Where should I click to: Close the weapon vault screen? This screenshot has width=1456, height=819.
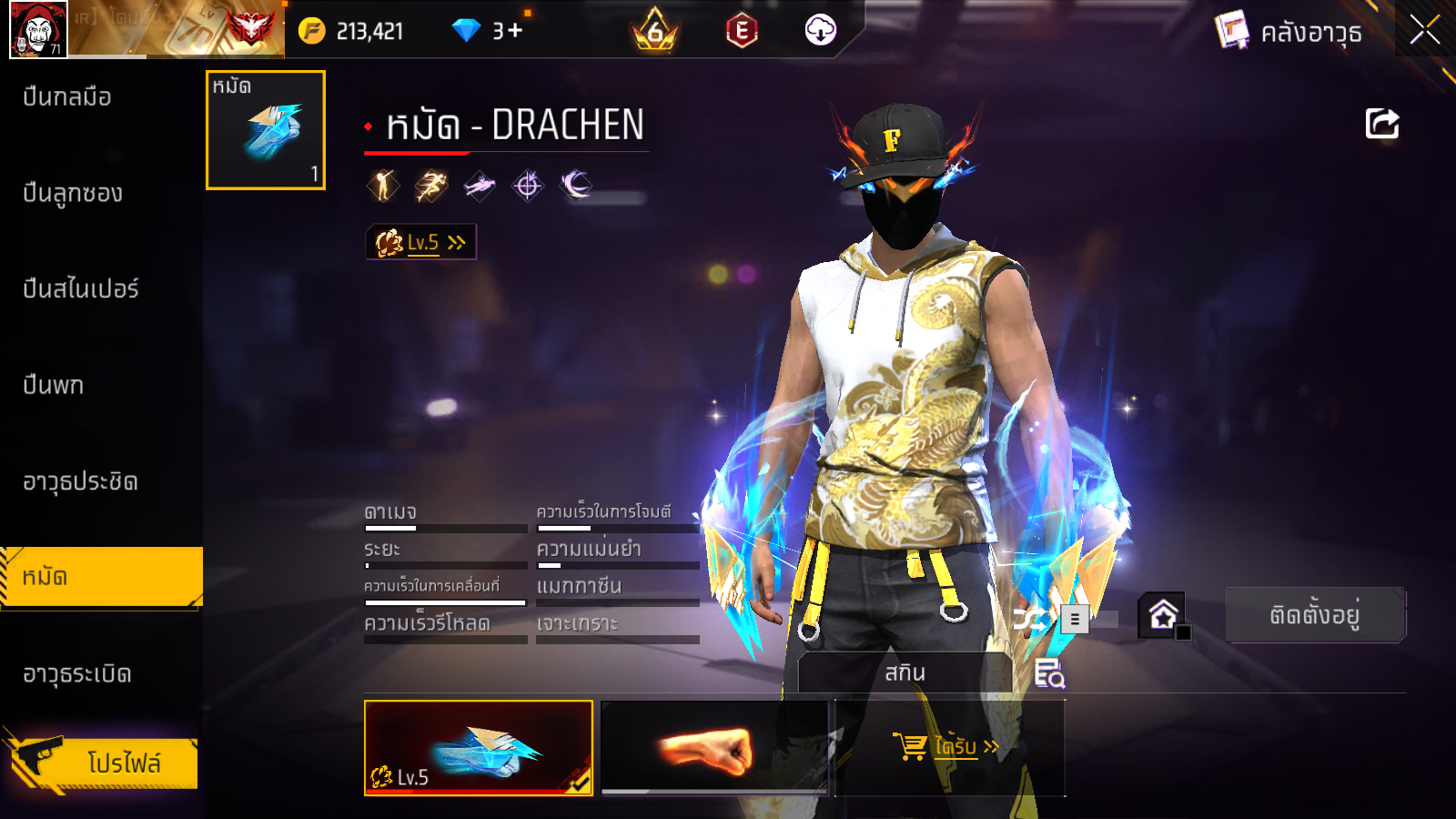(x=1424, y=31)
